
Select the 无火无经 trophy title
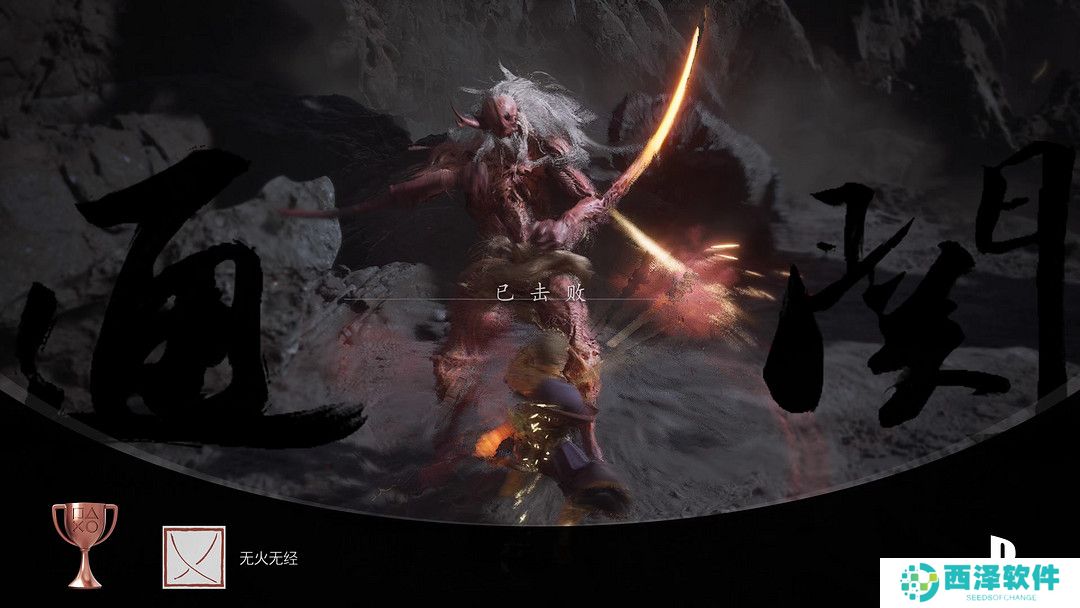(x=268, y=559)
